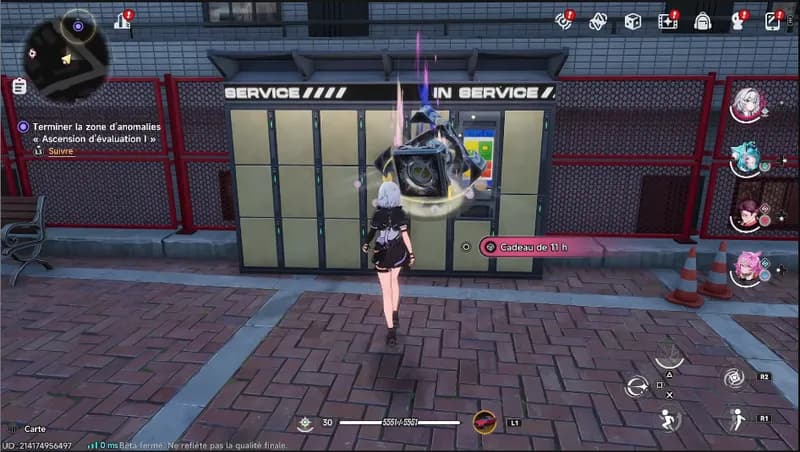Click the "Suivre" quest tracking link

(62, 151)
